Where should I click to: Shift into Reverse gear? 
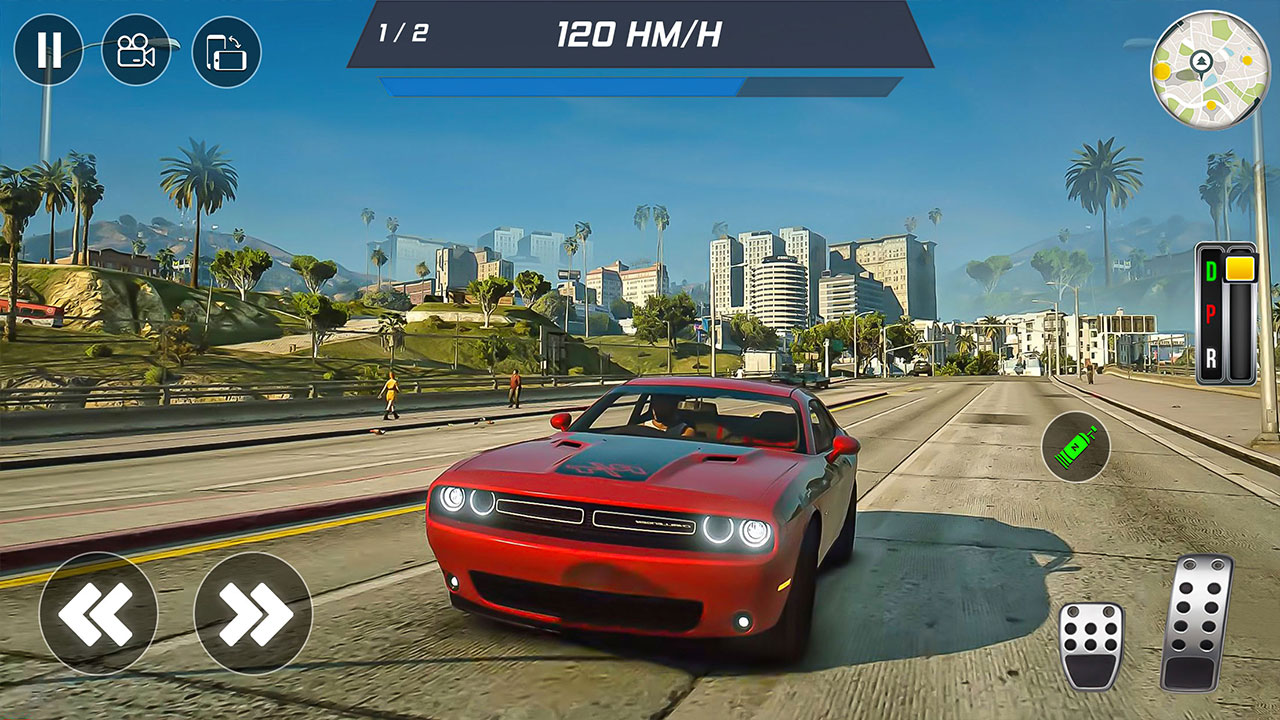1211,357
